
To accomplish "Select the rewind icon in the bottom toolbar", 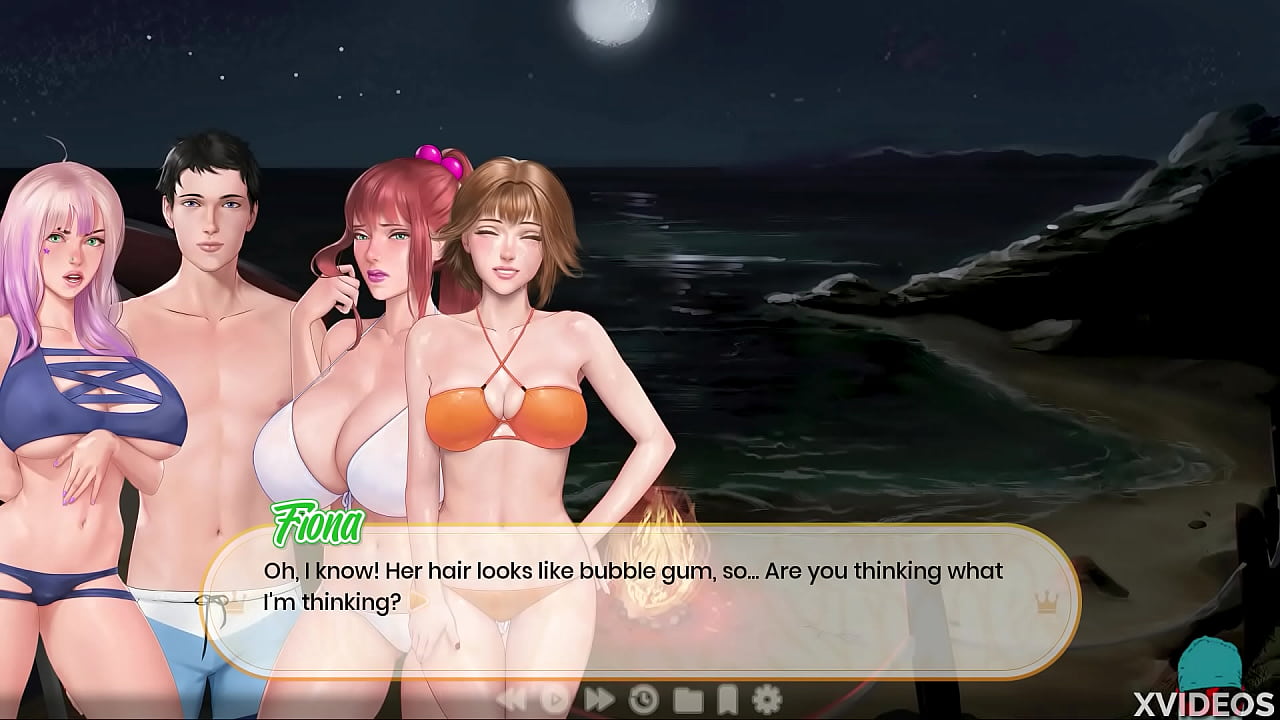I will 512,699.
